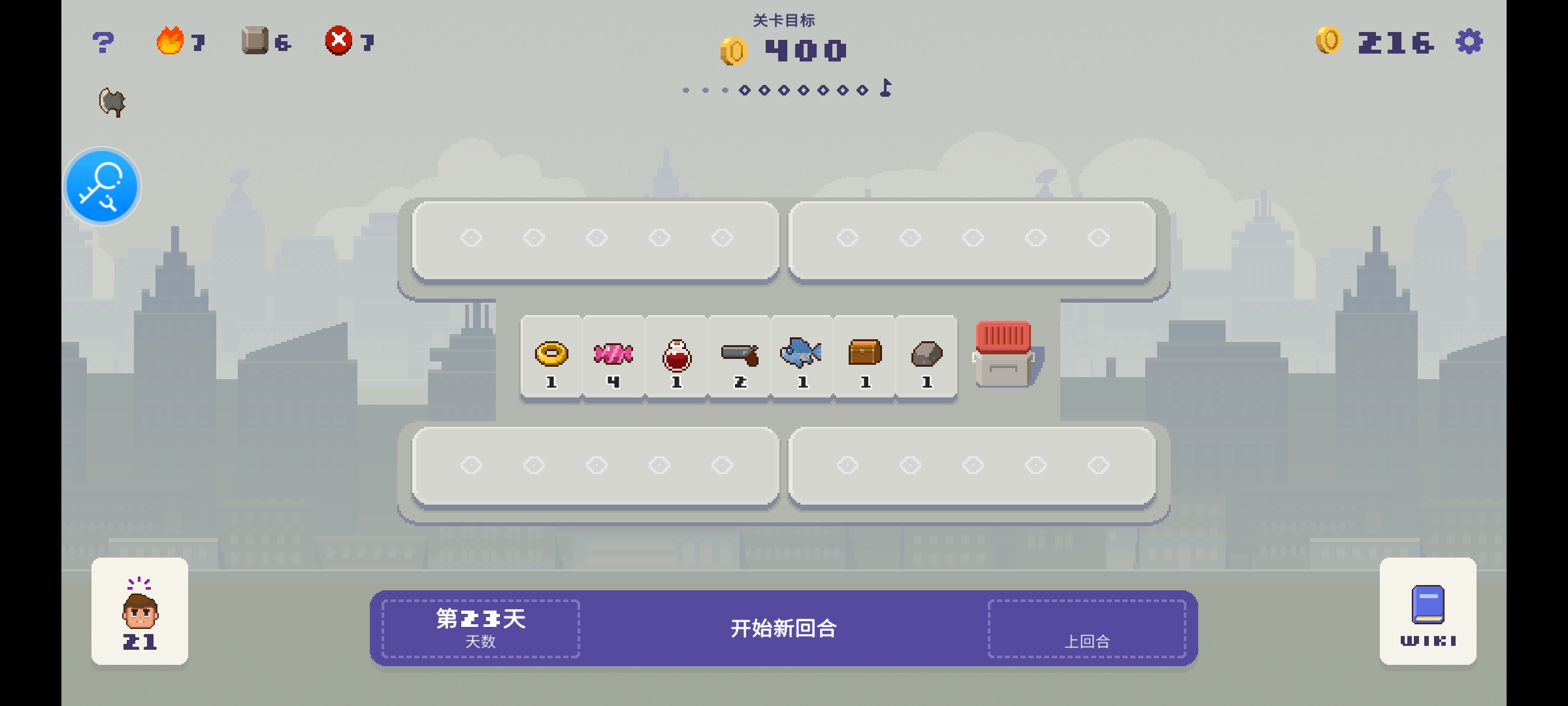Open the WIKI book
1568x706 pixels.
pos(1428,612)
